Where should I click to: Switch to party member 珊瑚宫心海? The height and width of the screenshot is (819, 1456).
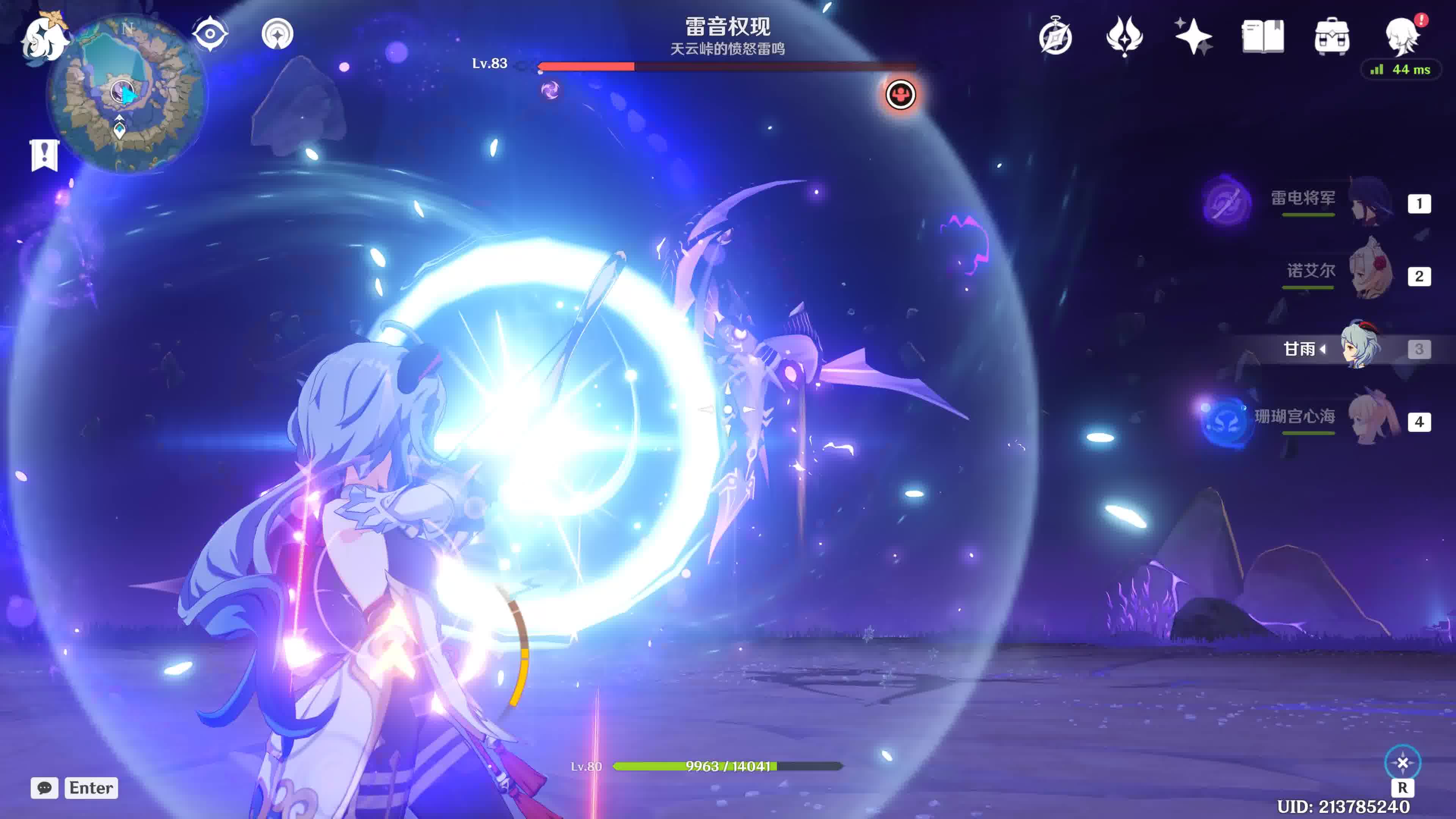[x=1368, y=421]
